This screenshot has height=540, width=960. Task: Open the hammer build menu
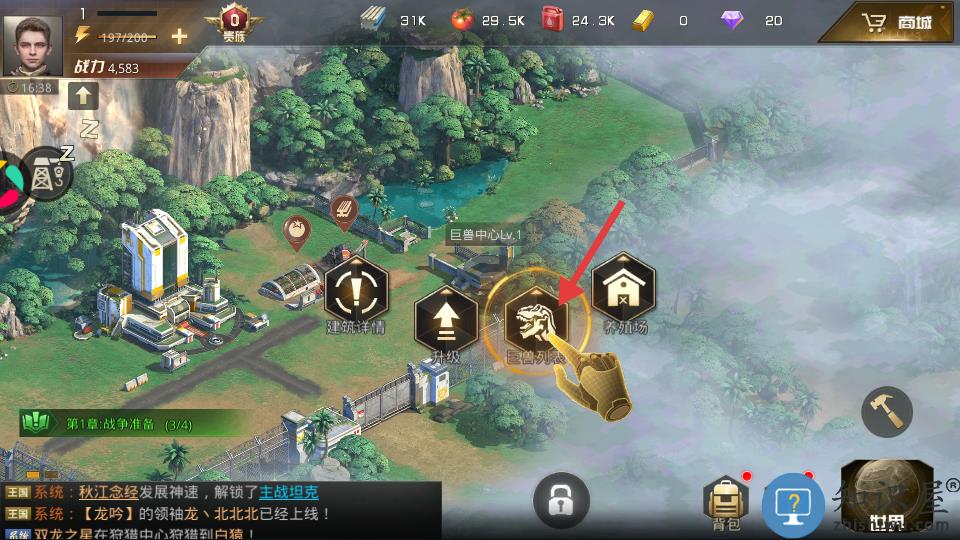coord(887,410)
